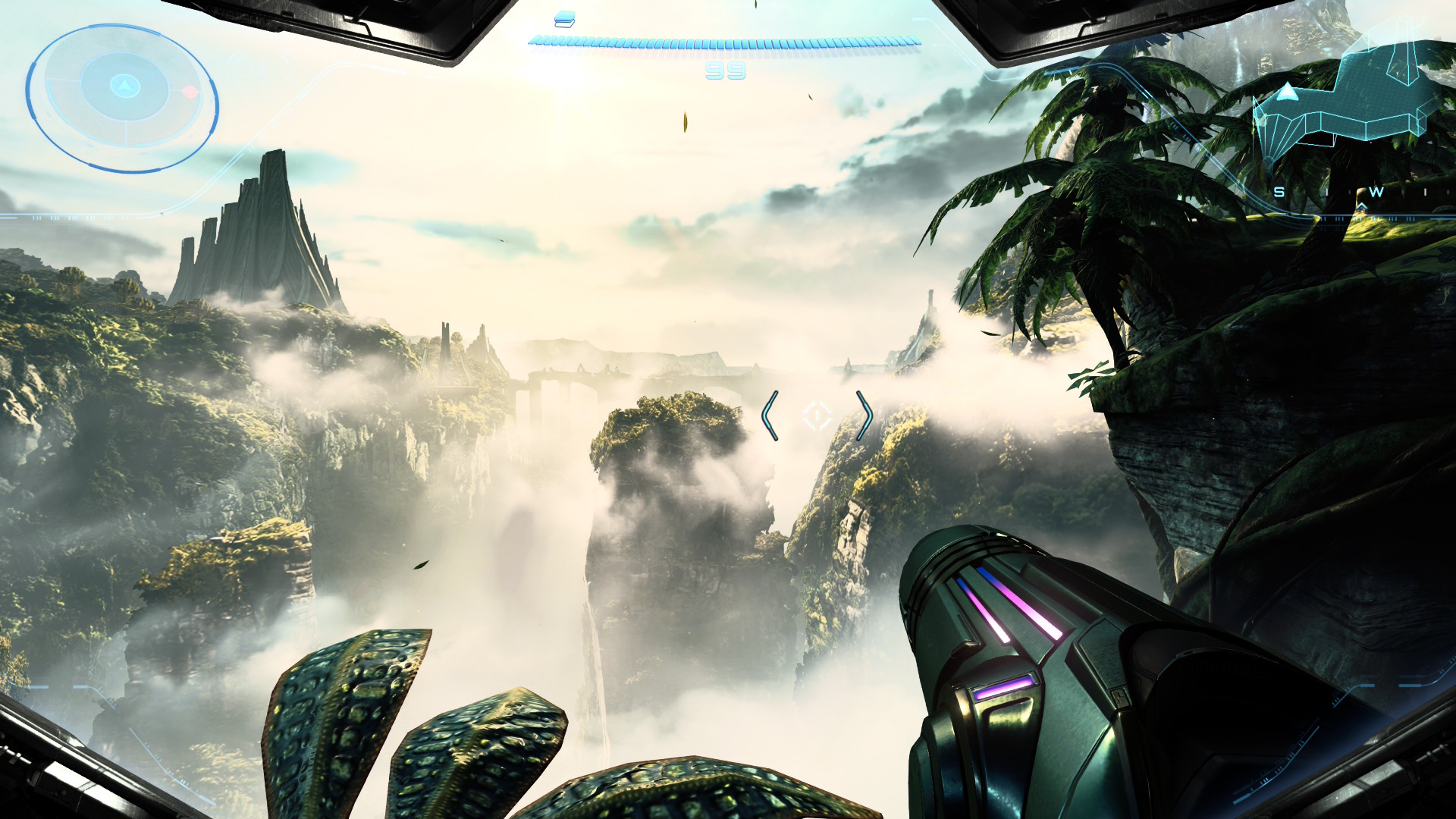This screenshot has width=1456, height=819.
Task: Click the targeting reticle at screen center
Action: tap(817, 414)
